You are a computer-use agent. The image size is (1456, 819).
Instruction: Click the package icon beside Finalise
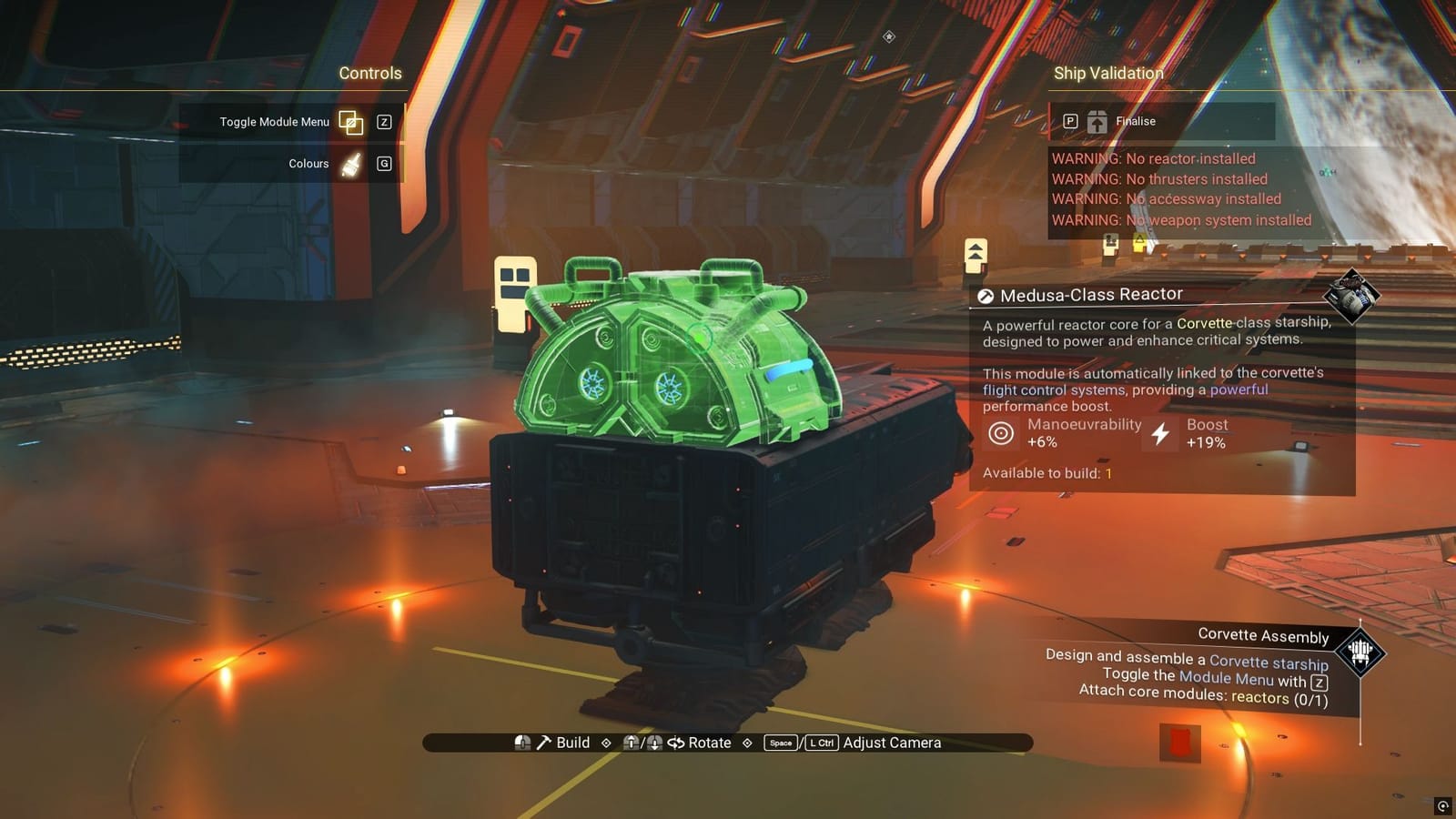[x=1098, y=121]
